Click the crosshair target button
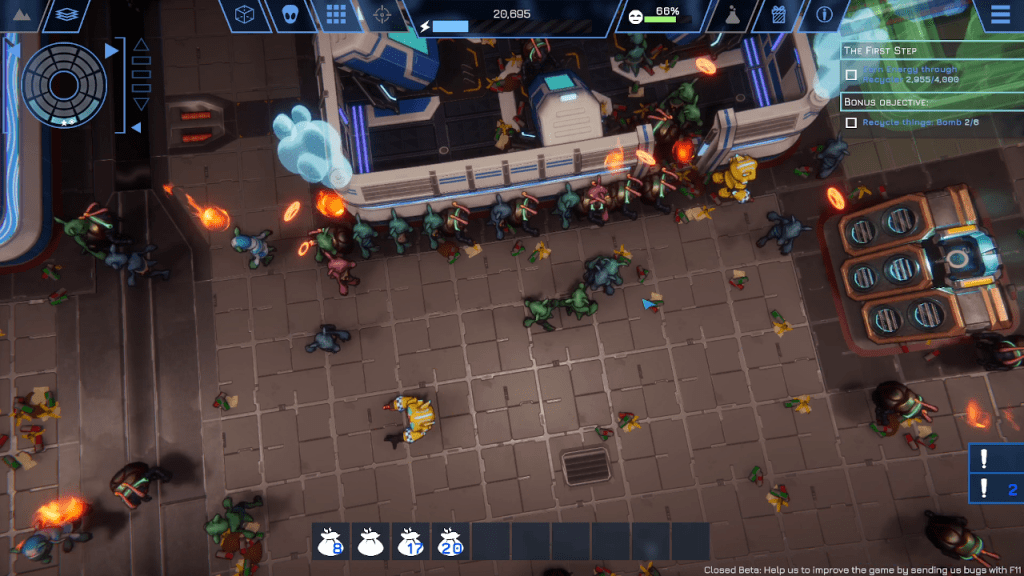 (380, 15)
